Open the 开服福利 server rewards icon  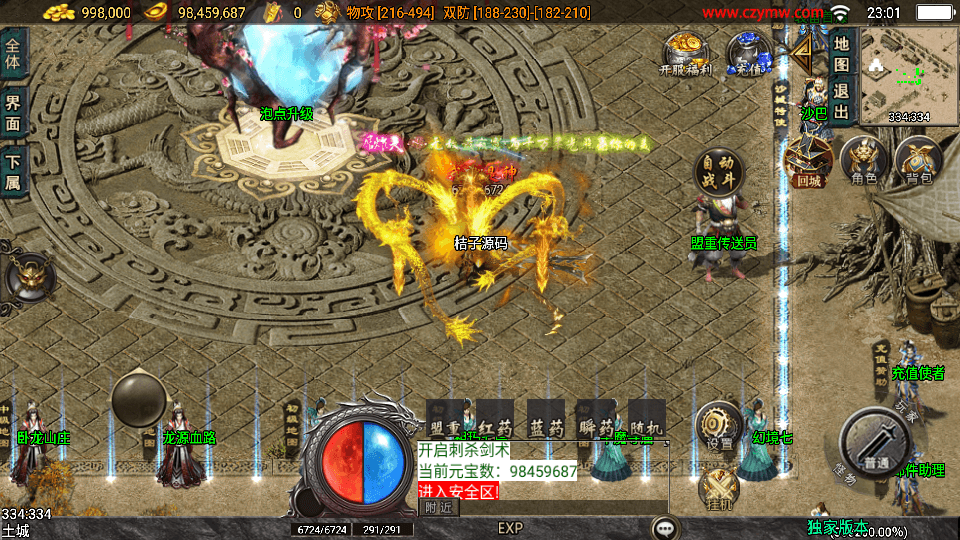pyautogui.click(x=685, y=53)
